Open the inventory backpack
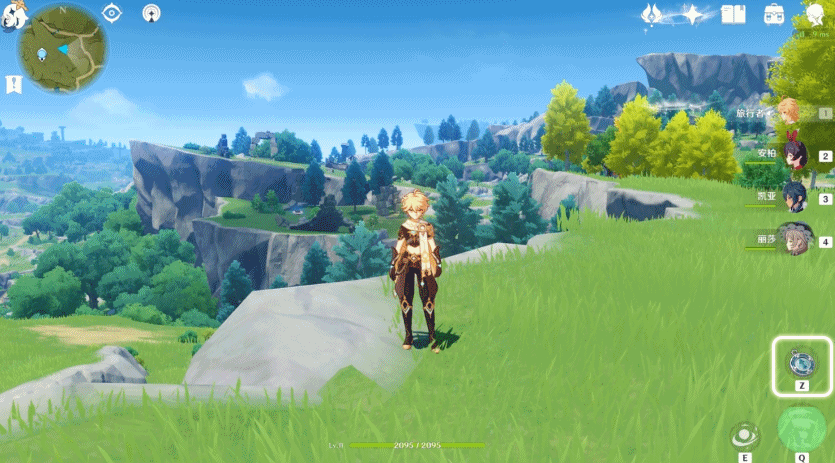Image resolution: width=835 pixels, height=463 pixels. tap(774, 14)
